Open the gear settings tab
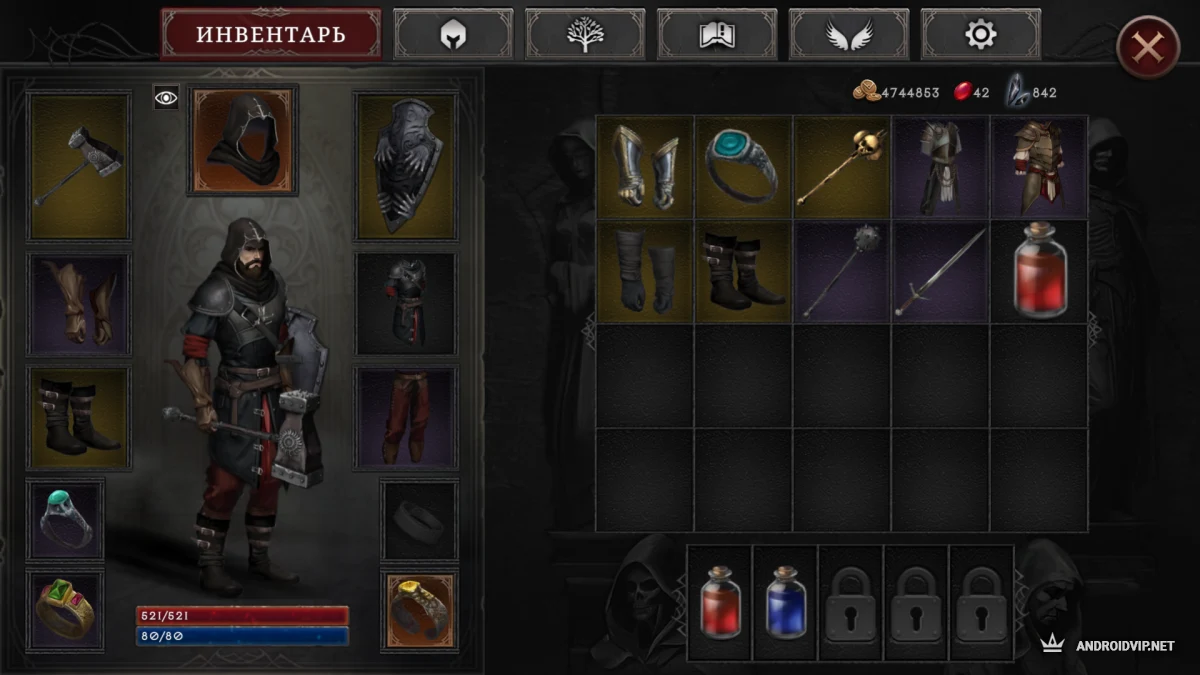The height and width of the screenshot is (675, 1200). [x=980, y=35]
